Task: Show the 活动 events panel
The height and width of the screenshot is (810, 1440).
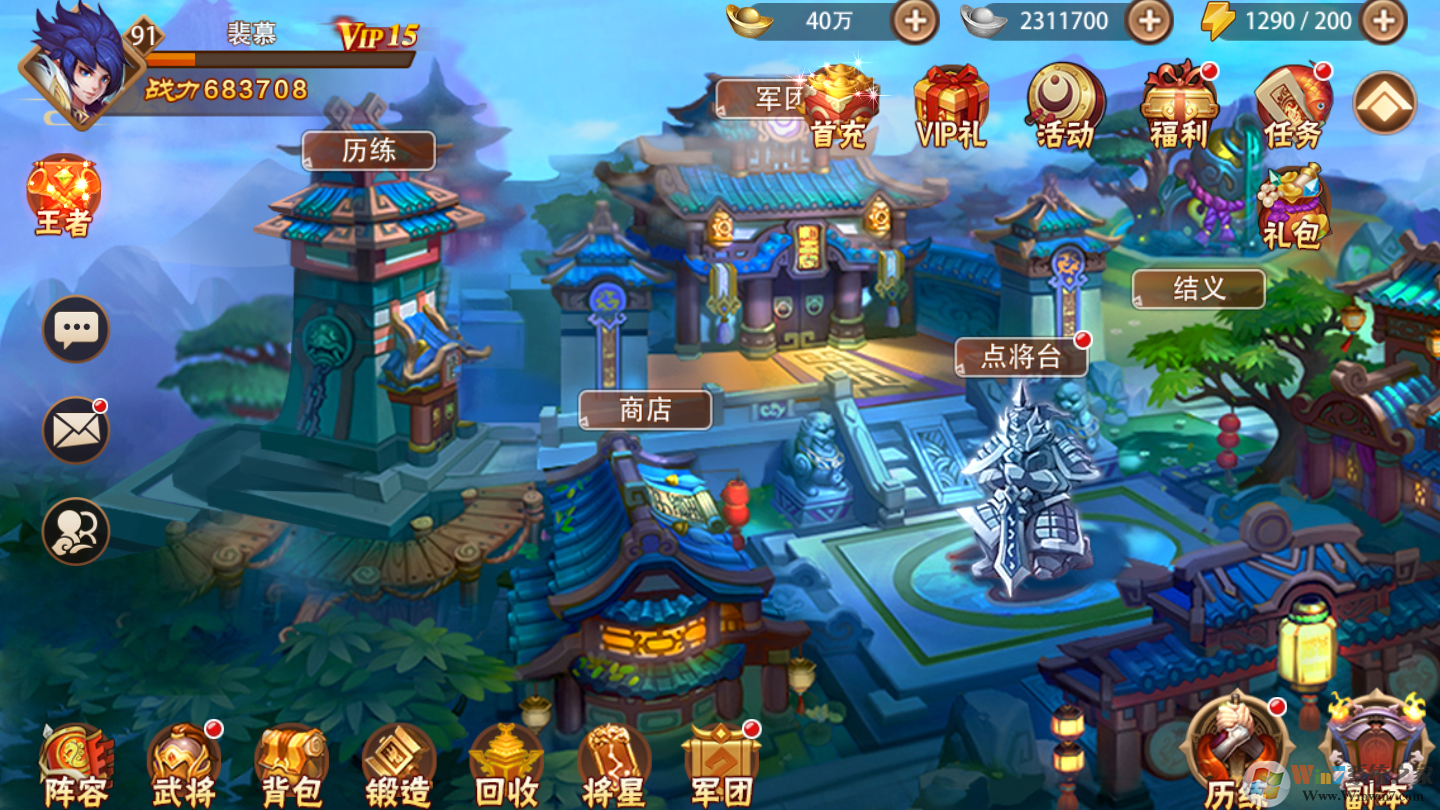Action: point(1065,107)
